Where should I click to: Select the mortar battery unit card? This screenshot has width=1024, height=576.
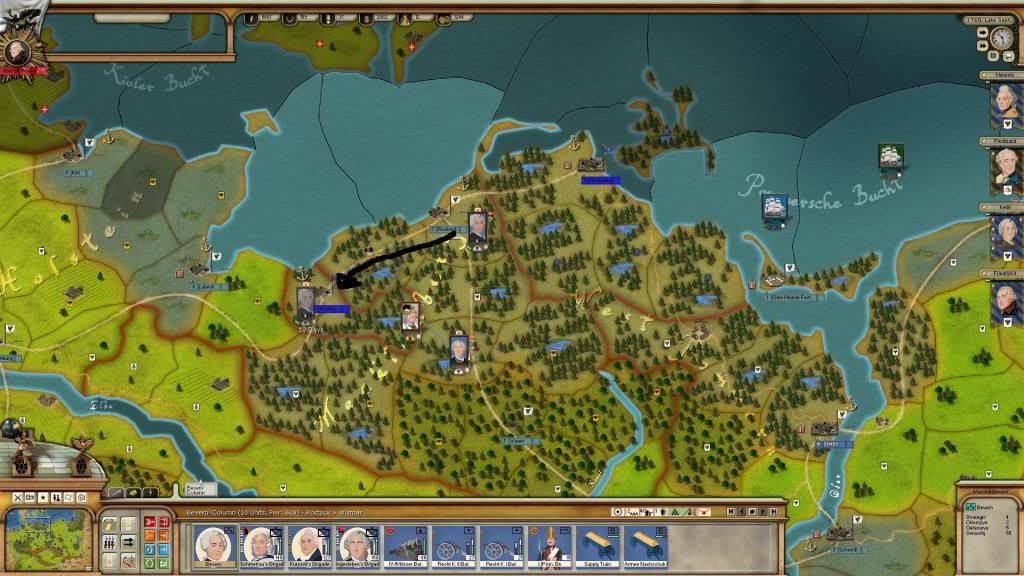pos(406,546)
